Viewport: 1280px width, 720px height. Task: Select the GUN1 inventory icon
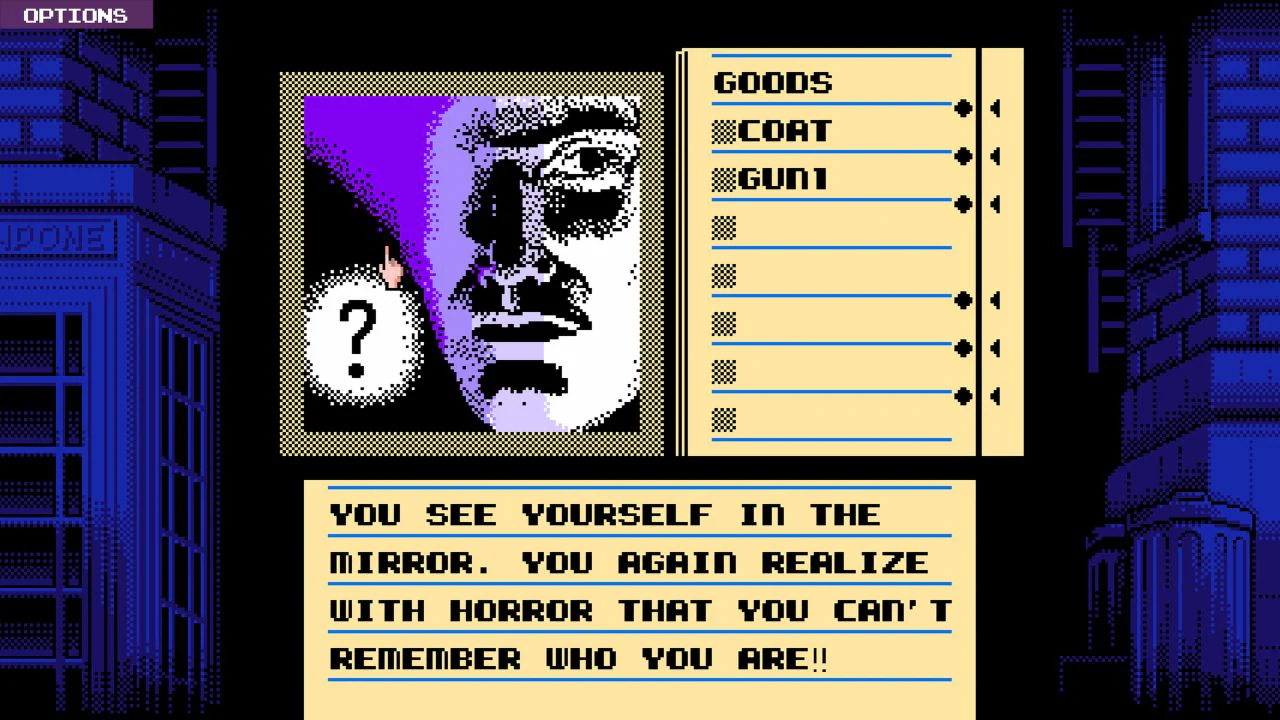(723, 178)
